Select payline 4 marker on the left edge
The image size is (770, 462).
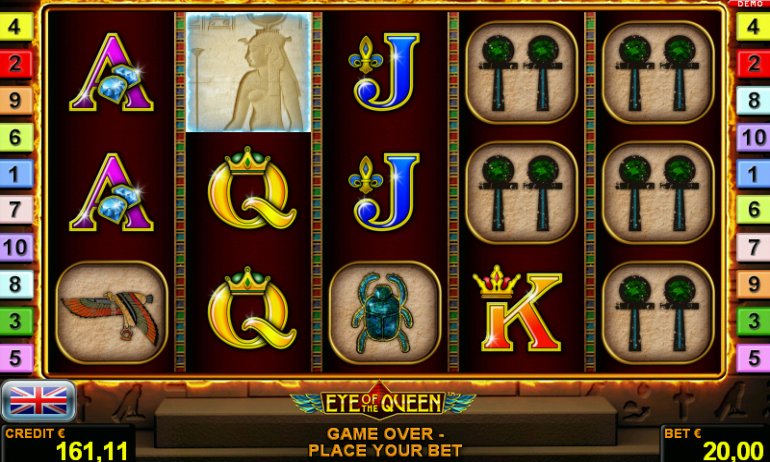tap(16, 26)
